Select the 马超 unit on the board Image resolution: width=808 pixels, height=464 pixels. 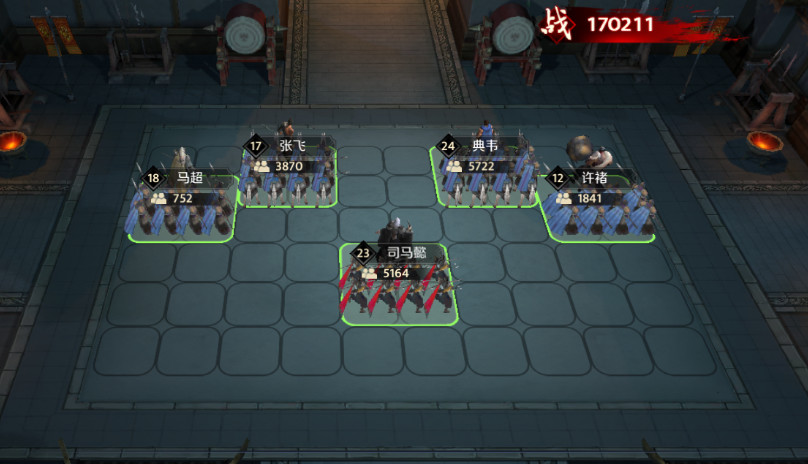pyautogui.click(x=183, y=210)
